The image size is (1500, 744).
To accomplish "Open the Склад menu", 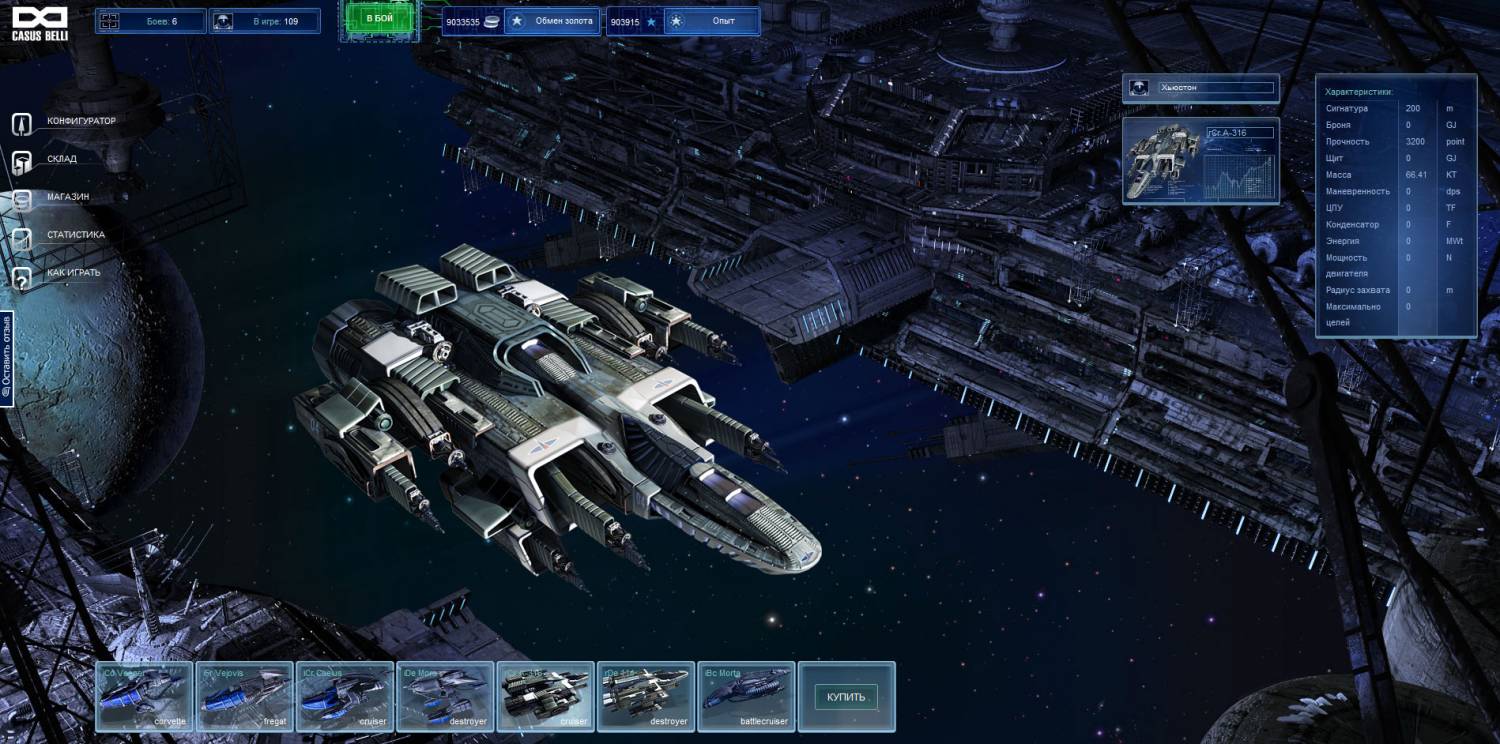I will coord(61,159).
